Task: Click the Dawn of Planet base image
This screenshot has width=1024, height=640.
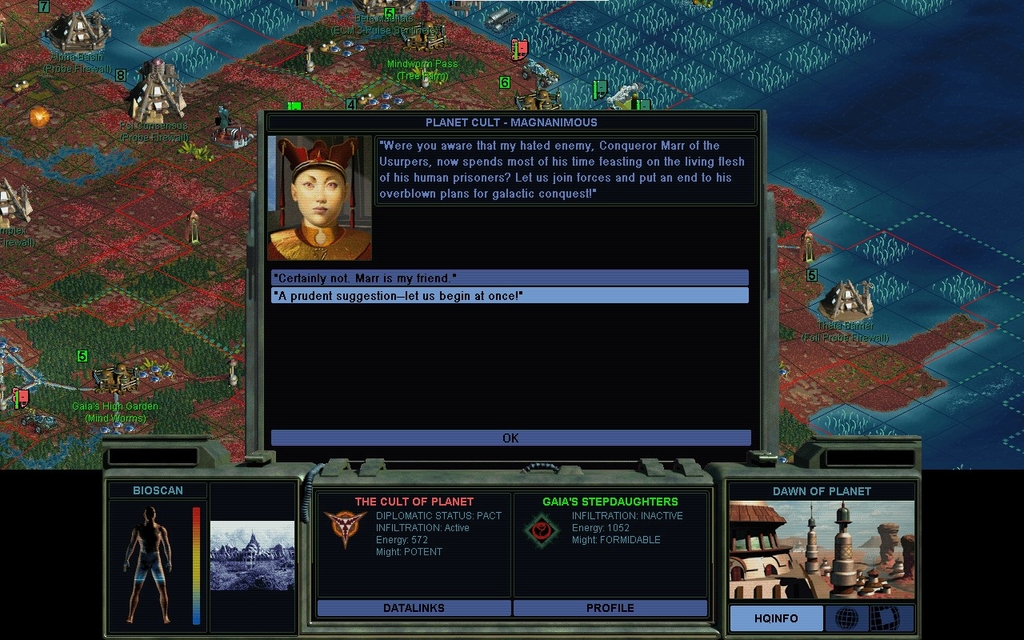Action: click(x=821, y=550)
